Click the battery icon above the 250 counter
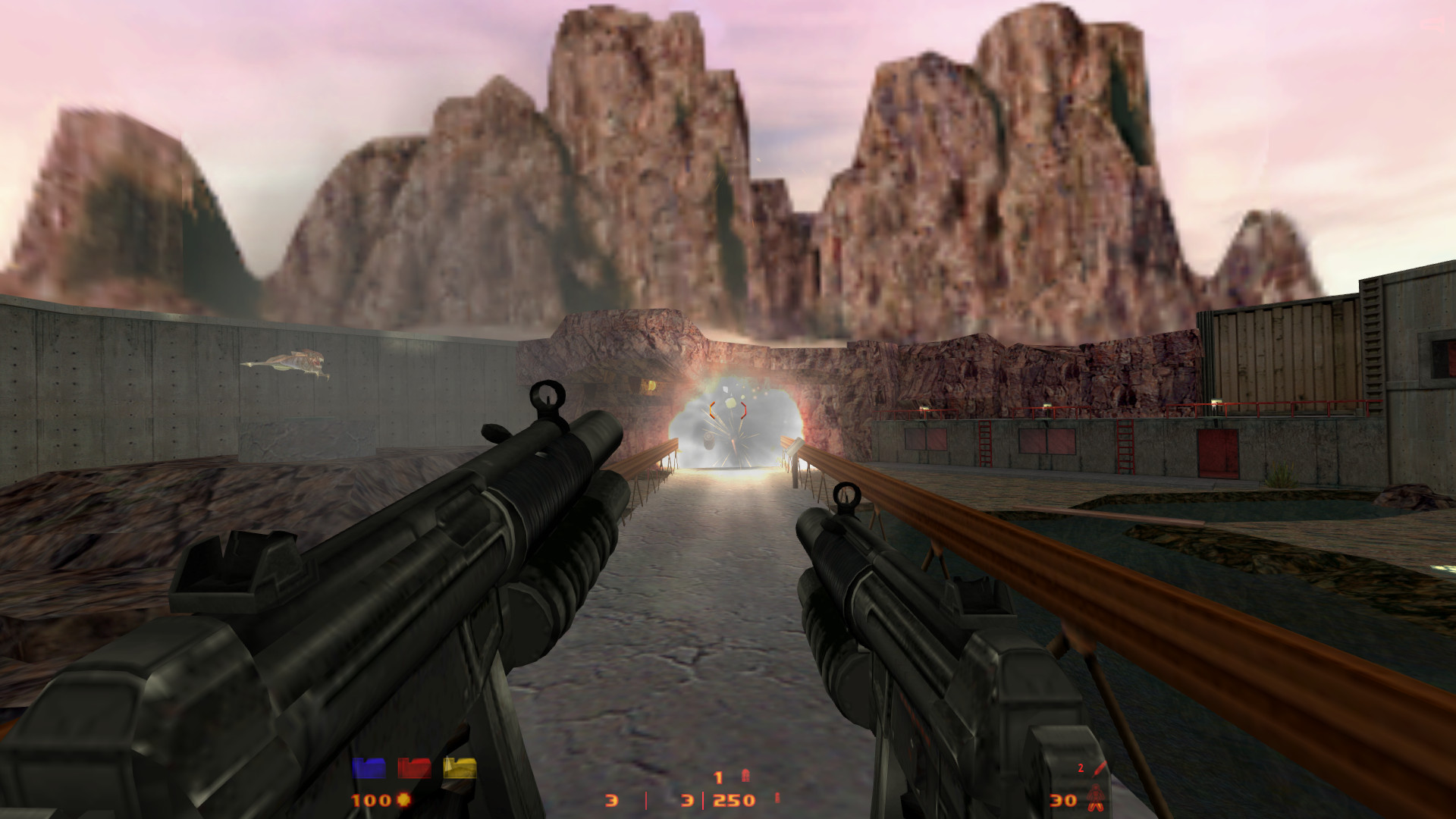The height and width of the screenshot is (819, 1456). pos(746,775)
